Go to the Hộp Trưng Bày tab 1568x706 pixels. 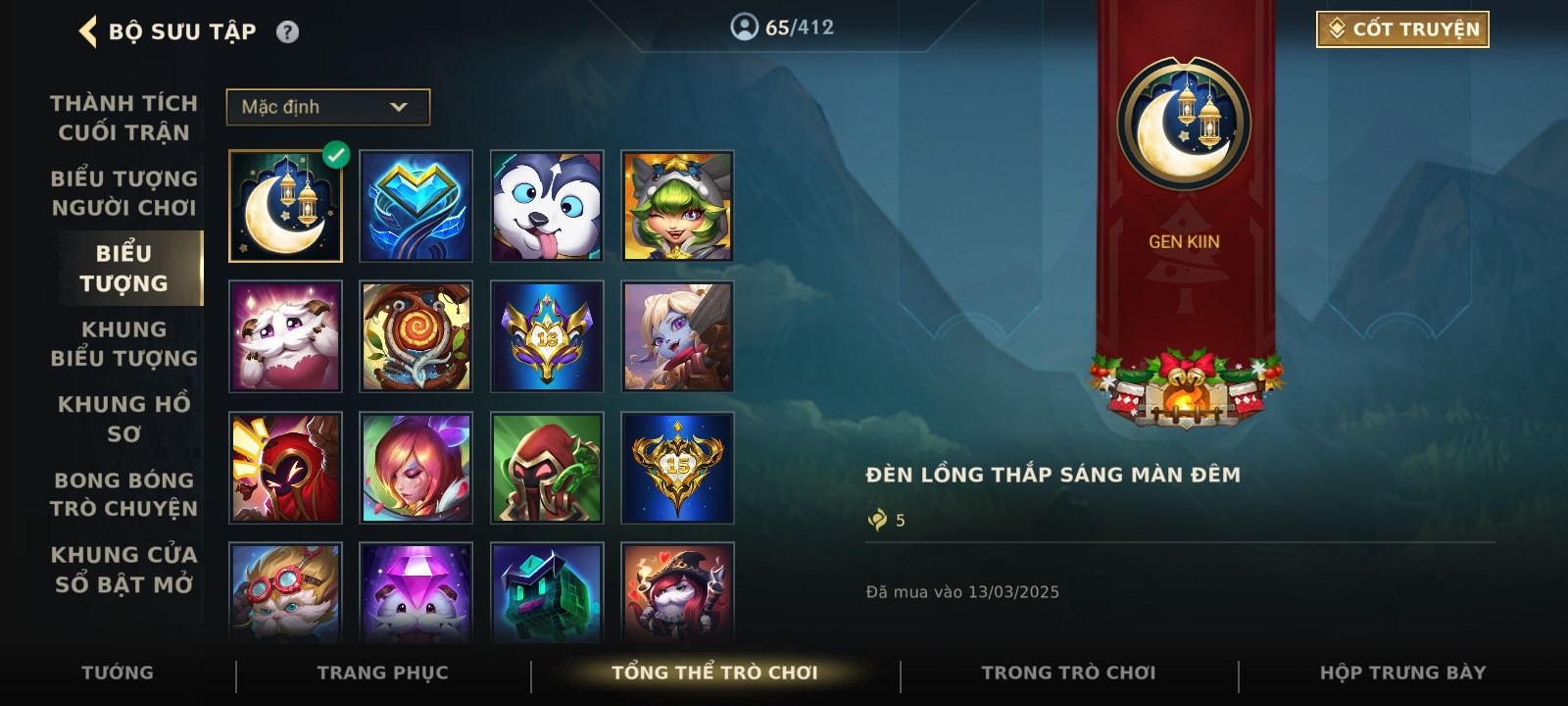[1402, 673]
